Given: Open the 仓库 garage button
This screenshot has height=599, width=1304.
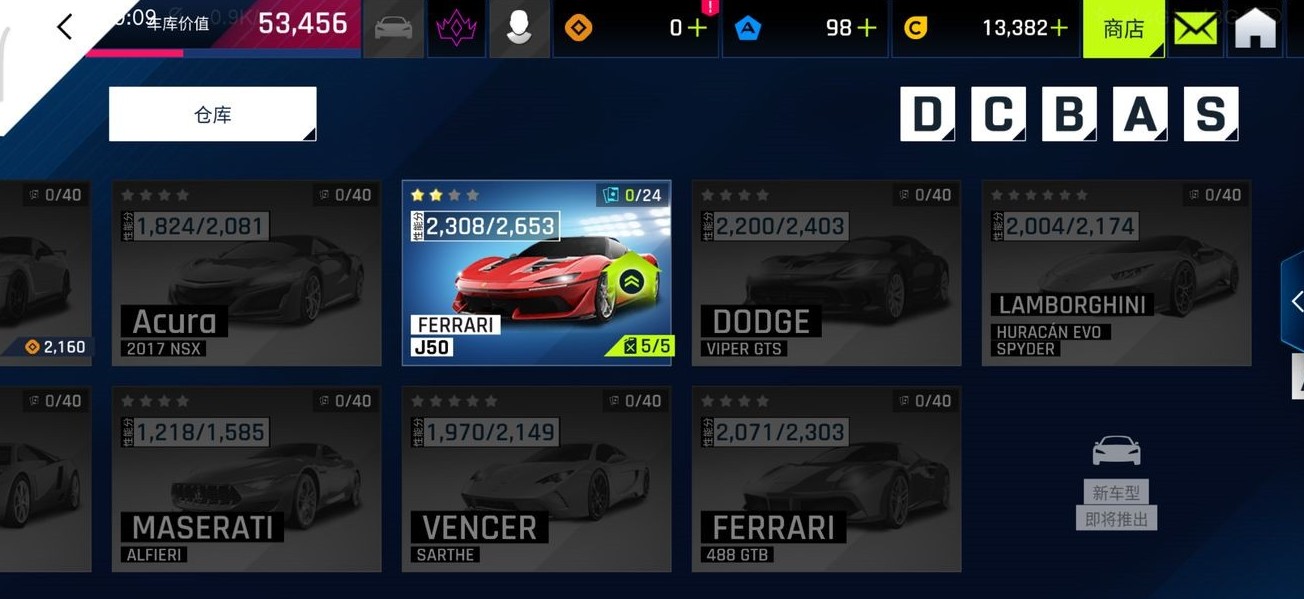Looking at the screenshot, I should (212, 114).
